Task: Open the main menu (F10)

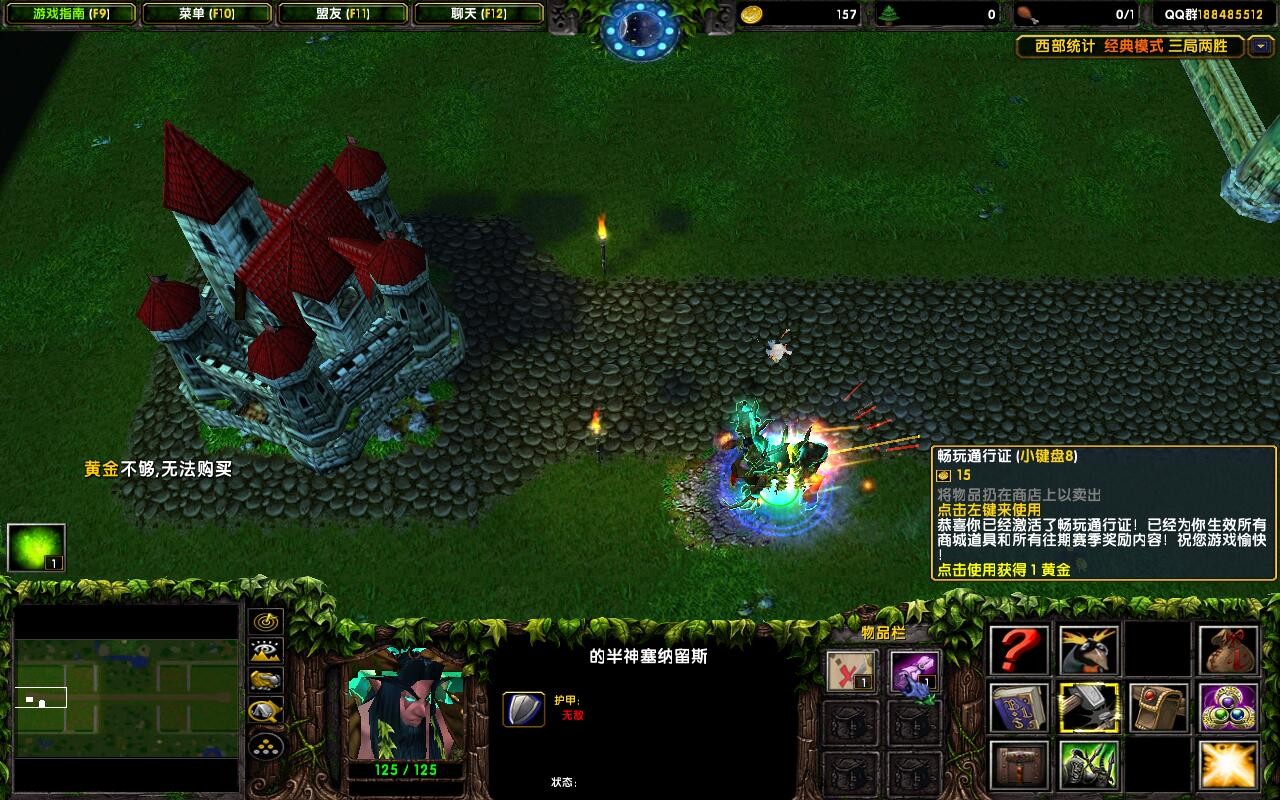Action: pos(206,14)
